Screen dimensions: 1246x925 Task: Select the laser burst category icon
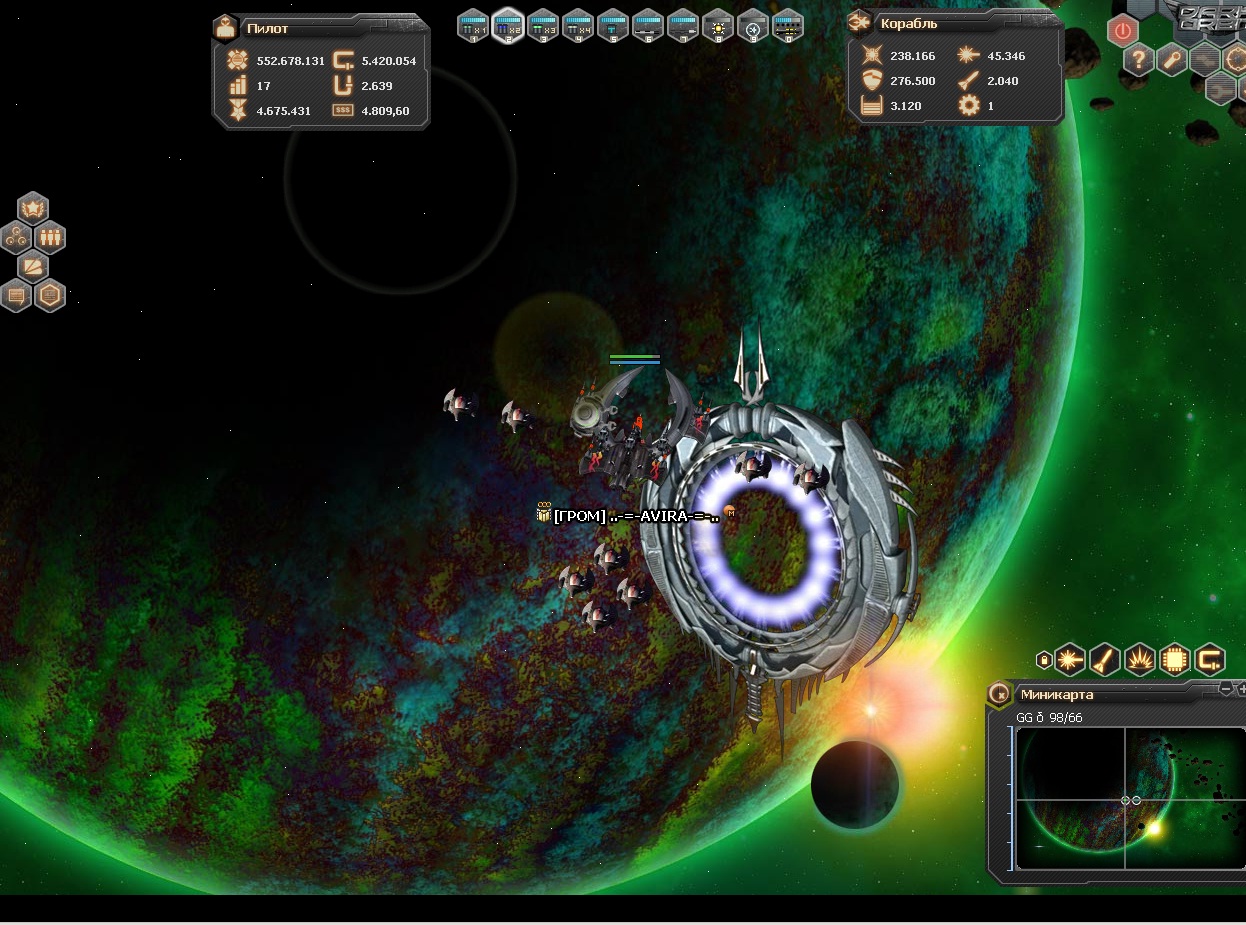point(1070,659)
